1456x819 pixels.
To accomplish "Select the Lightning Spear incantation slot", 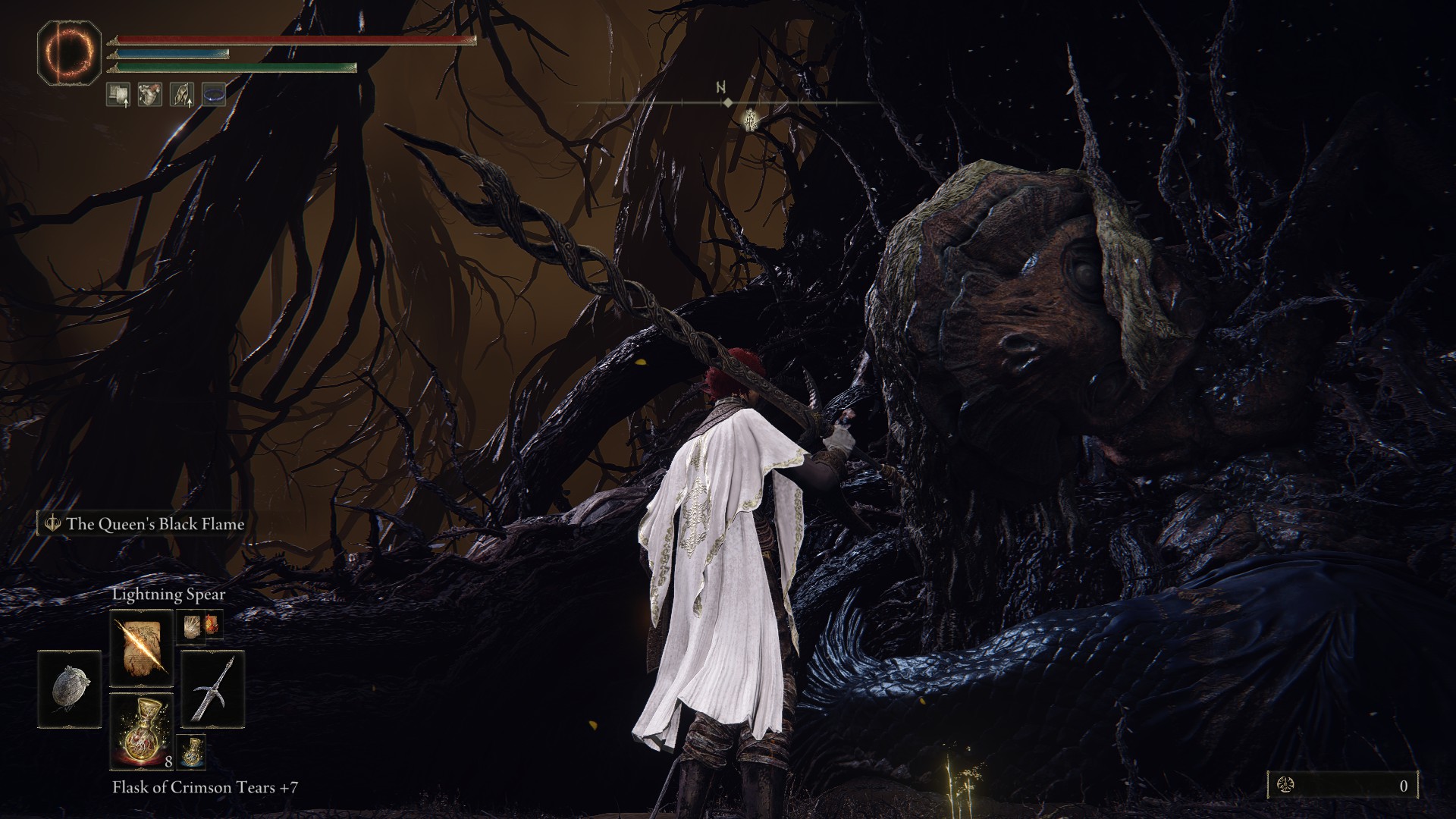I will coord(142,648).
